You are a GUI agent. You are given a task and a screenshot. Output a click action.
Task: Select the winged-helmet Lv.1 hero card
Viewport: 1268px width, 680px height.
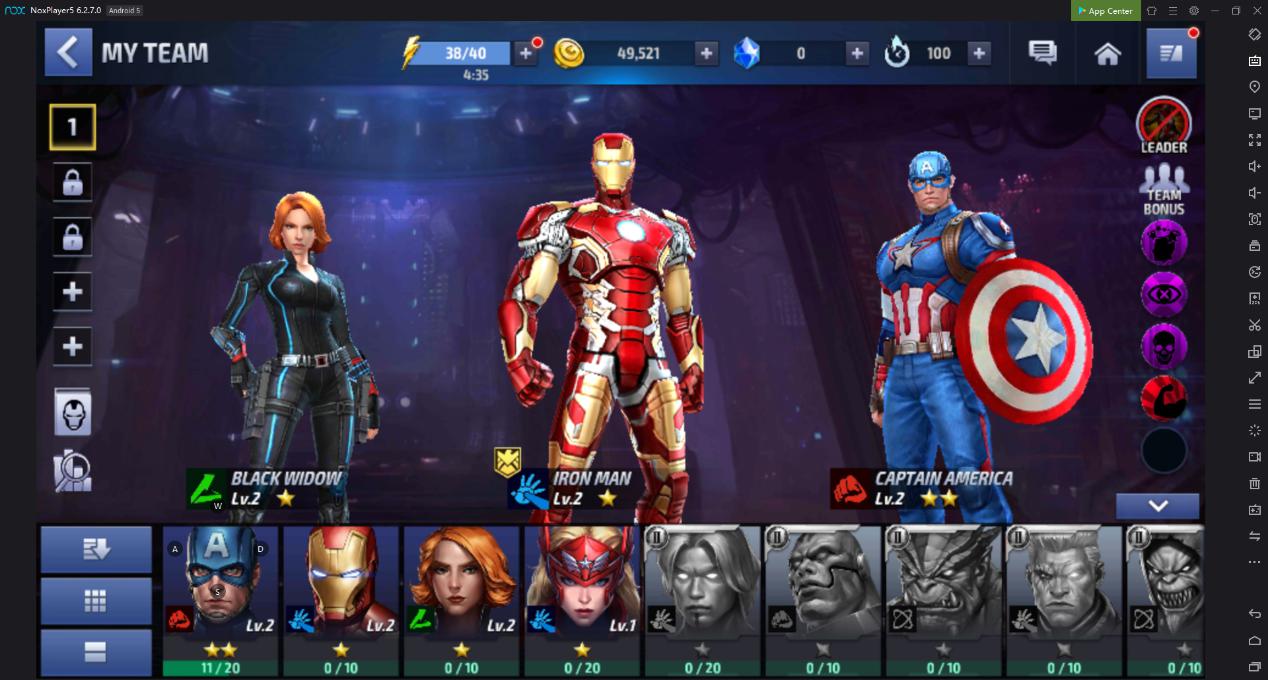(582, 600)
